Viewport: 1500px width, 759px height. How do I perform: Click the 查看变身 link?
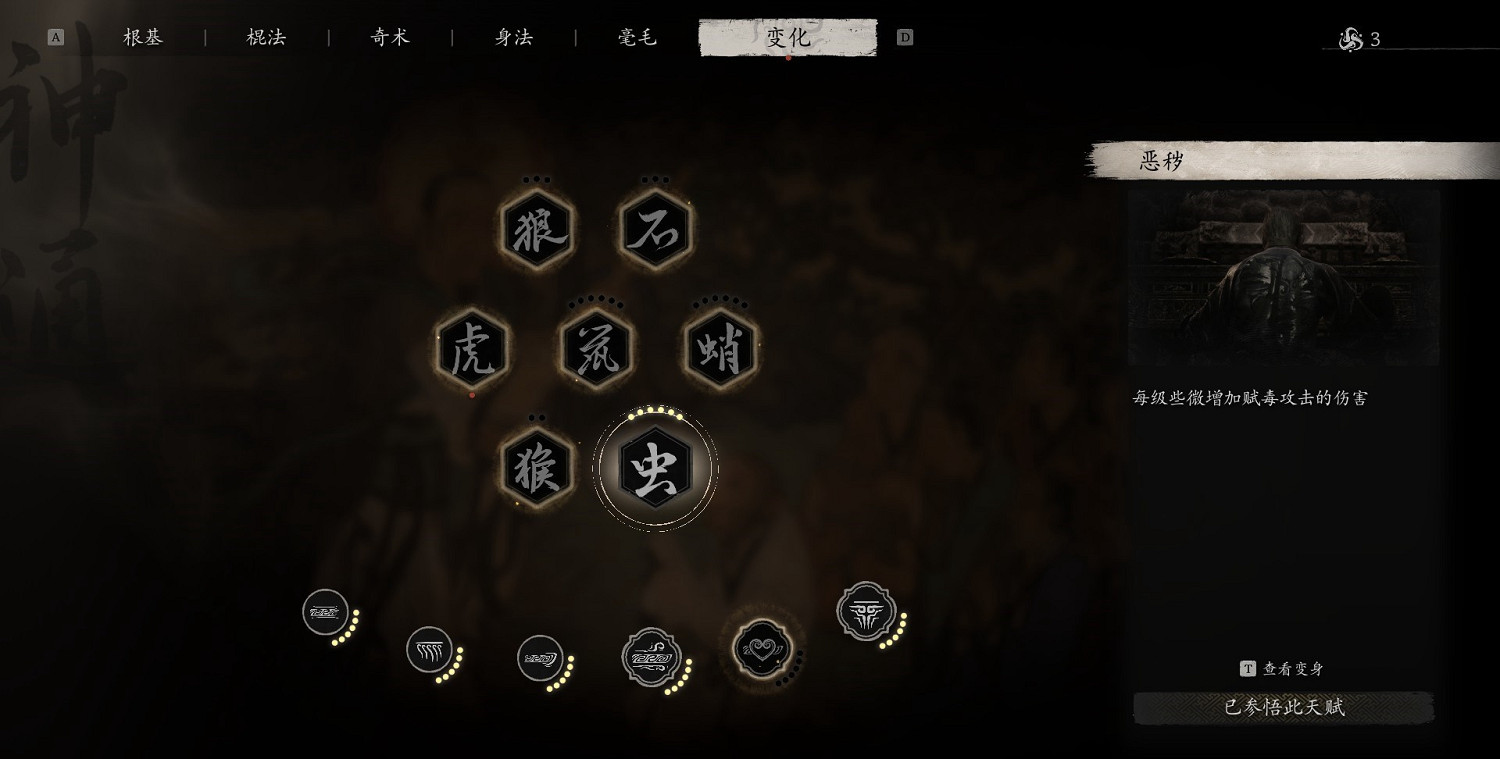click(x=1283, y=670)
